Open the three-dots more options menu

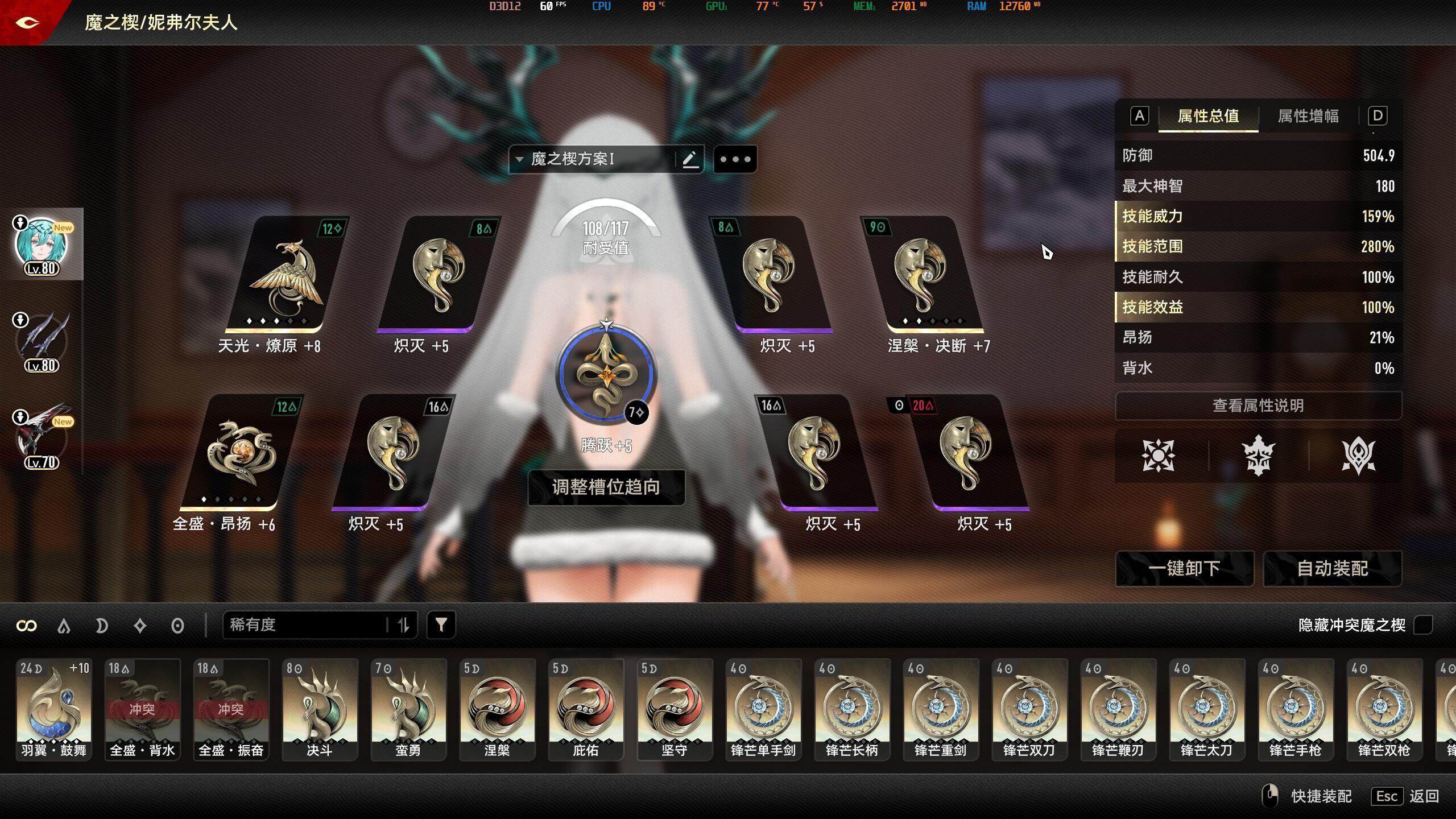pos(735,159)
